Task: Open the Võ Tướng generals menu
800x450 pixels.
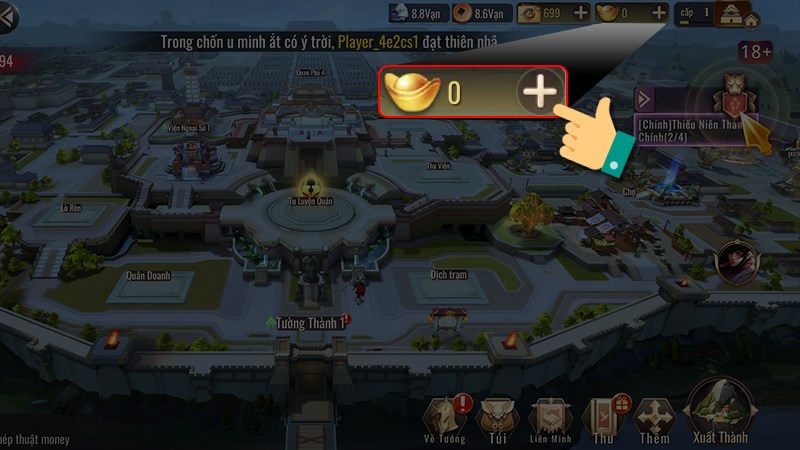Action: [x=443, y=418]
